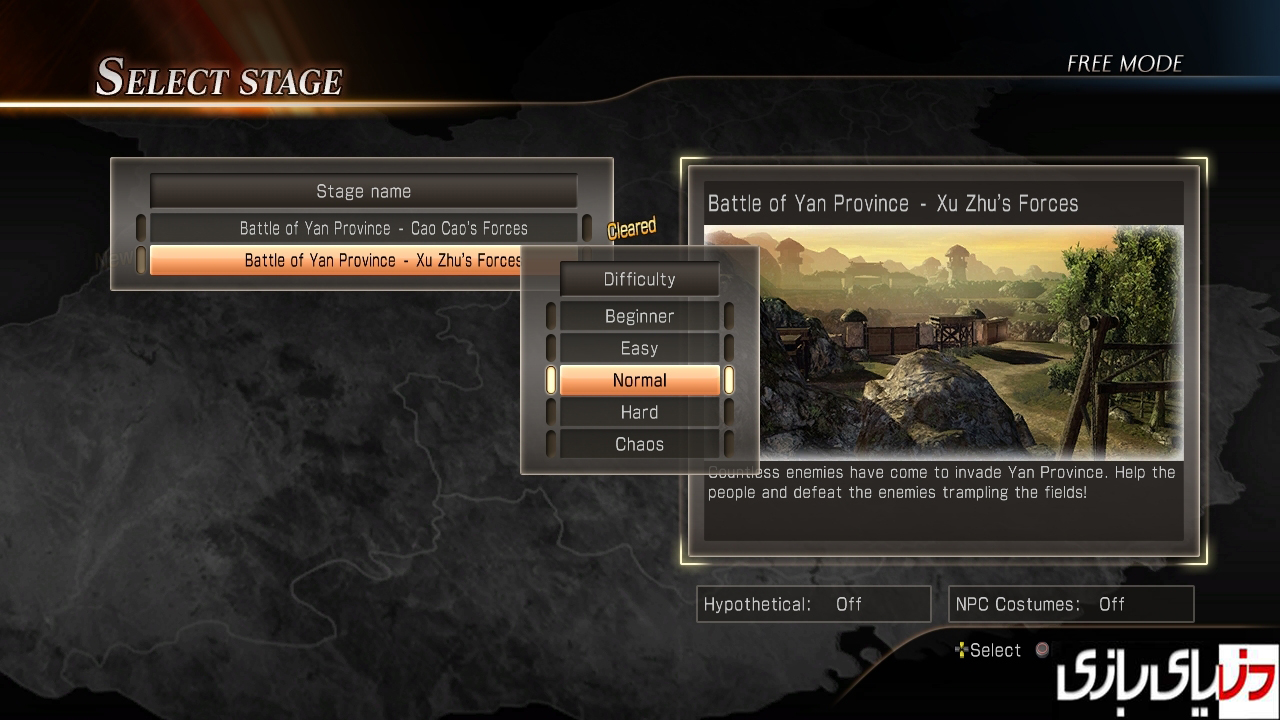Toggle the Hypothetical option
Screen dimensions: 1280x720
pyautogui.click(x=813, y=604)
